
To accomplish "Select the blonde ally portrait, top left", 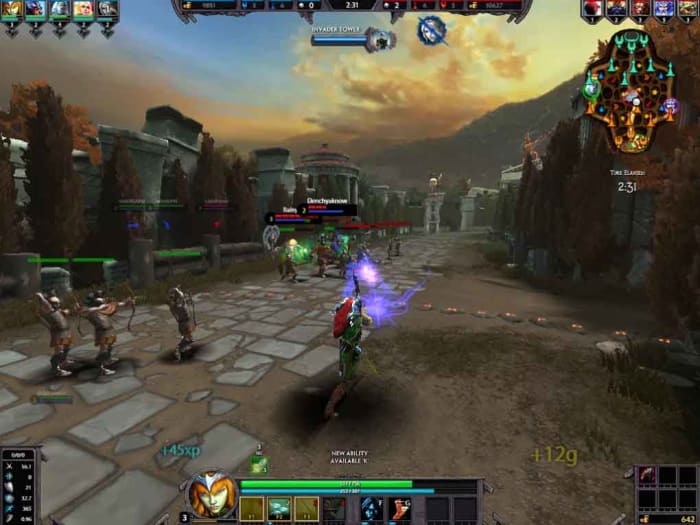I will [84, 10].
